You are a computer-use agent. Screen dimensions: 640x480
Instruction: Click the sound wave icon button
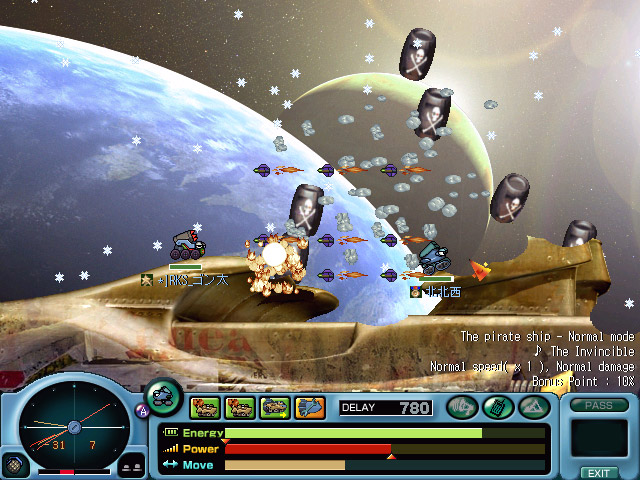[461, 406]
